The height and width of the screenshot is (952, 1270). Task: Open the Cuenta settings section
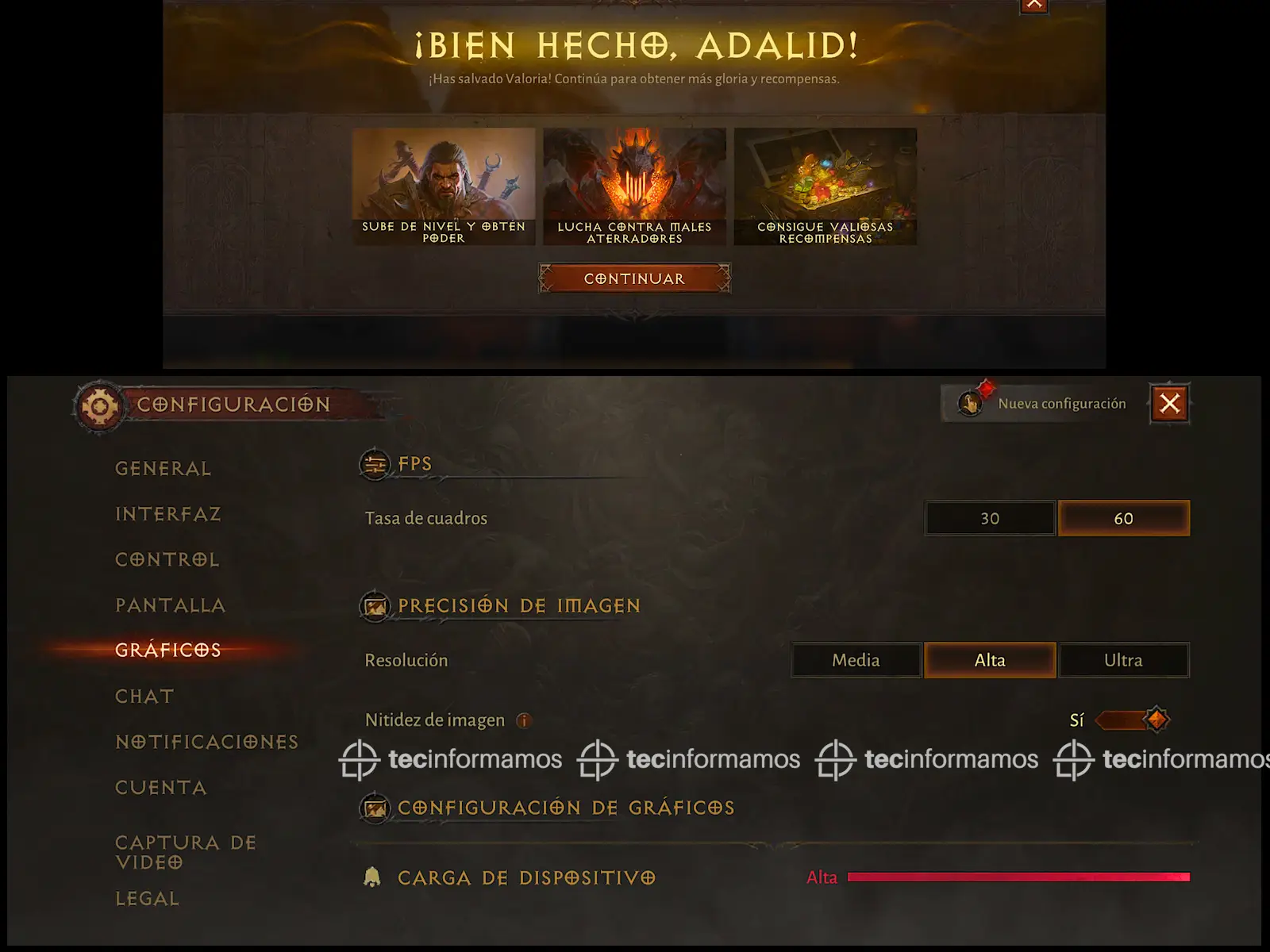(x=161, y=788)
